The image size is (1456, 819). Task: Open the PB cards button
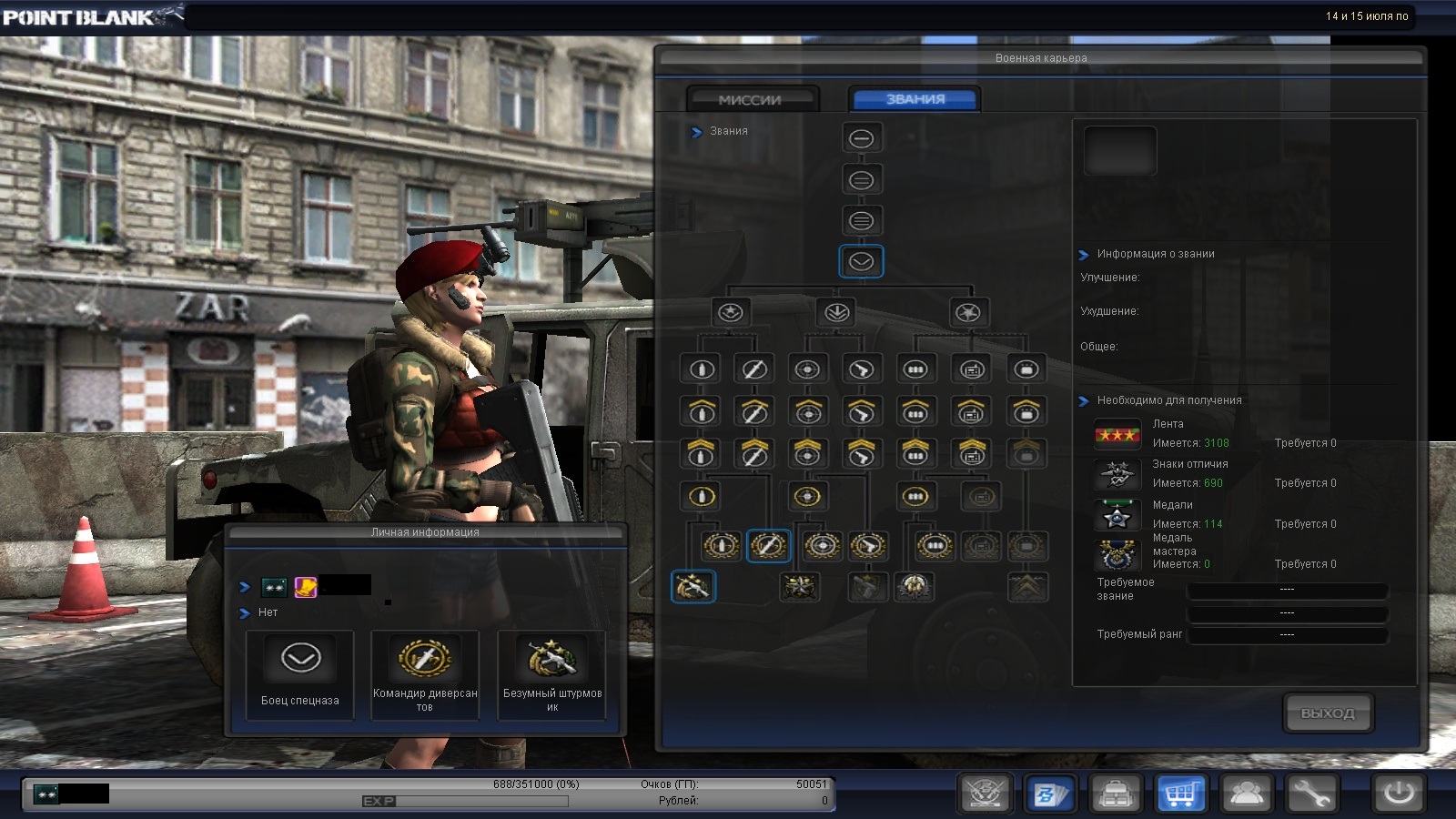click(x=1050, y=794)
